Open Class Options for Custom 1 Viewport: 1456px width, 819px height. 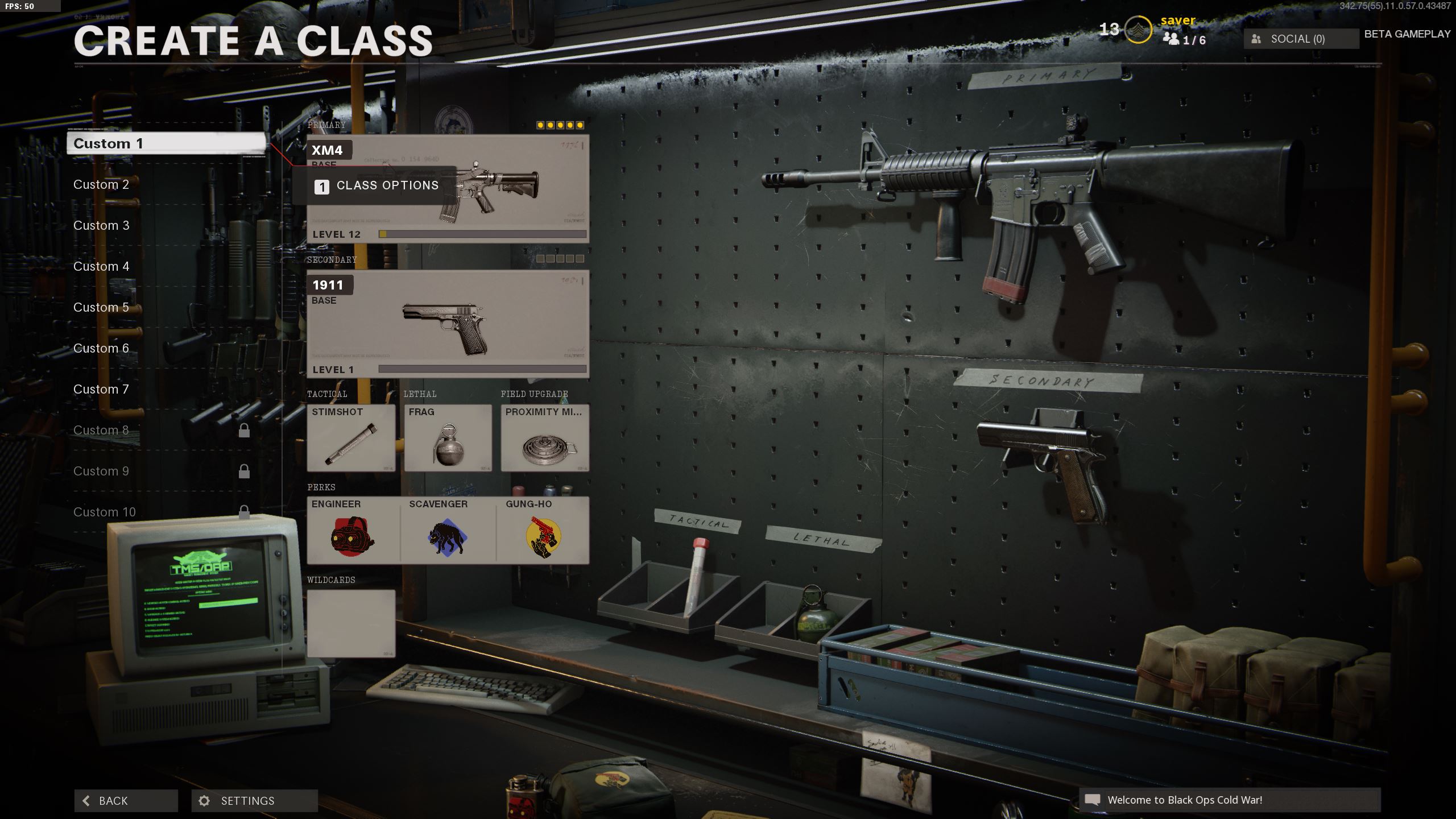(377, 186)
